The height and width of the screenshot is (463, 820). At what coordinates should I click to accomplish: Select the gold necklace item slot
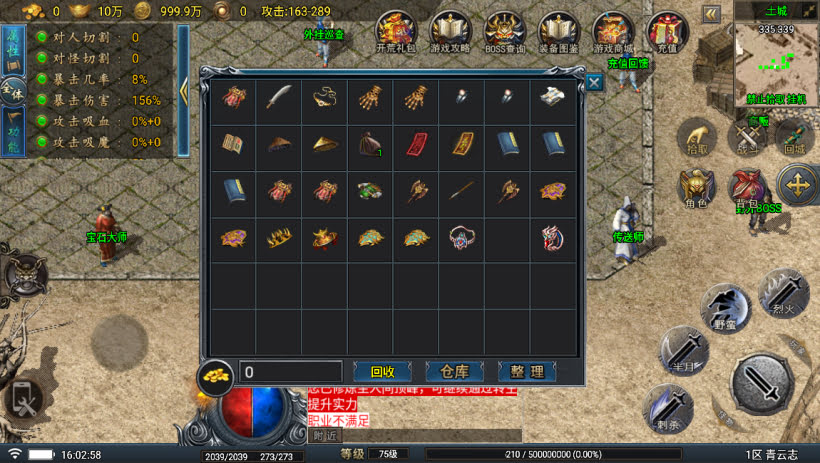pos(324,98)
